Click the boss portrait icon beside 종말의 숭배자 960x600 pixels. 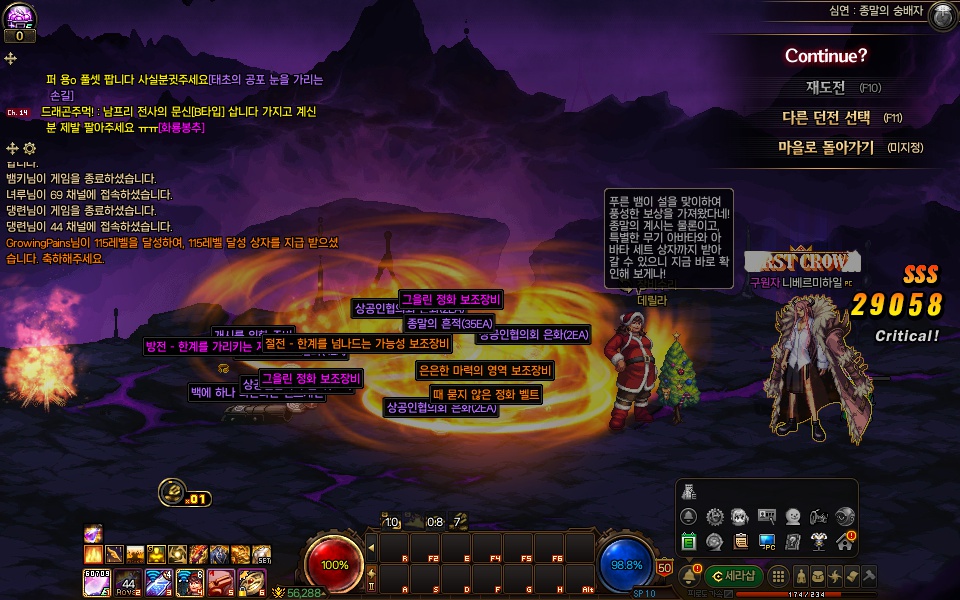941,15
